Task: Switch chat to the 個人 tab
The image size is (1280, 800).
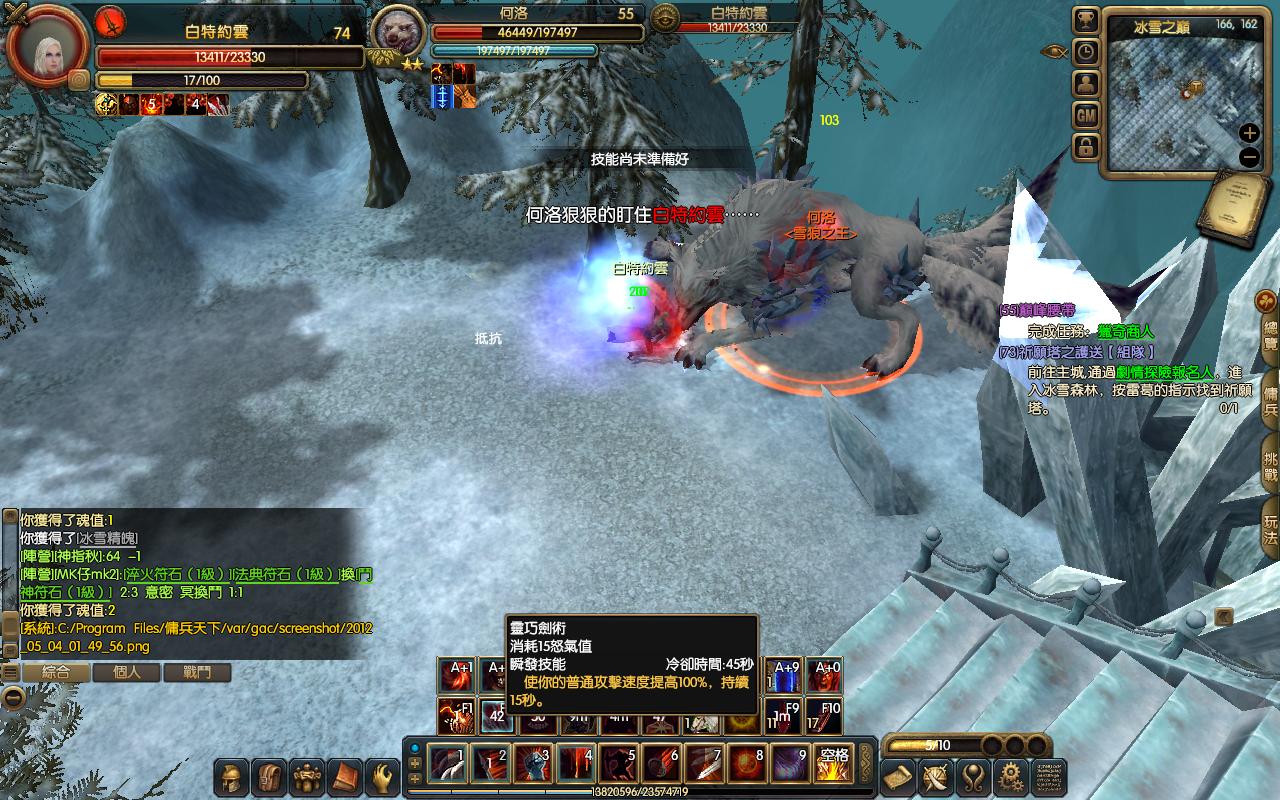Action: (x=127, y=672)
